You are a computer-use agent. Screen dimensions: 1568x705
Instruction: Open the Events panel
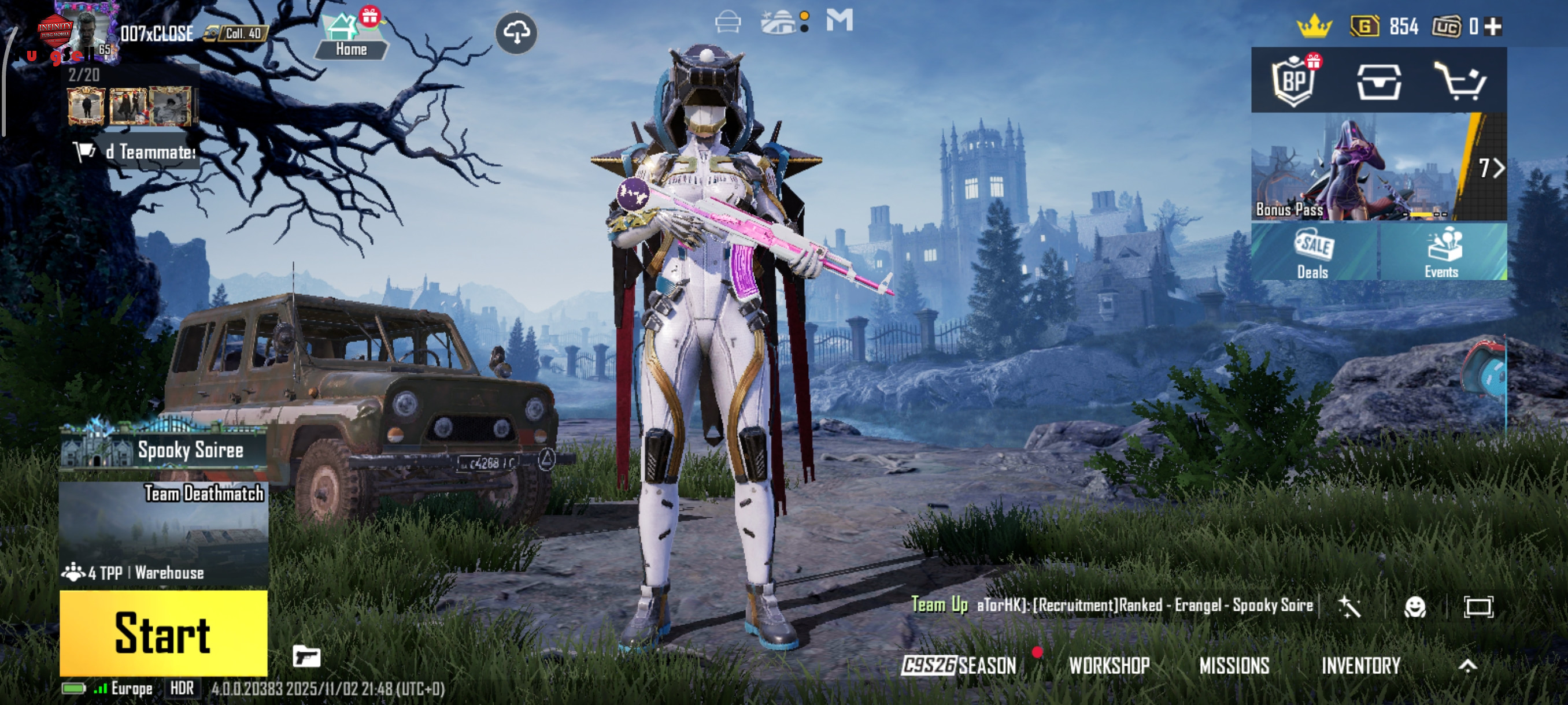1442,253
